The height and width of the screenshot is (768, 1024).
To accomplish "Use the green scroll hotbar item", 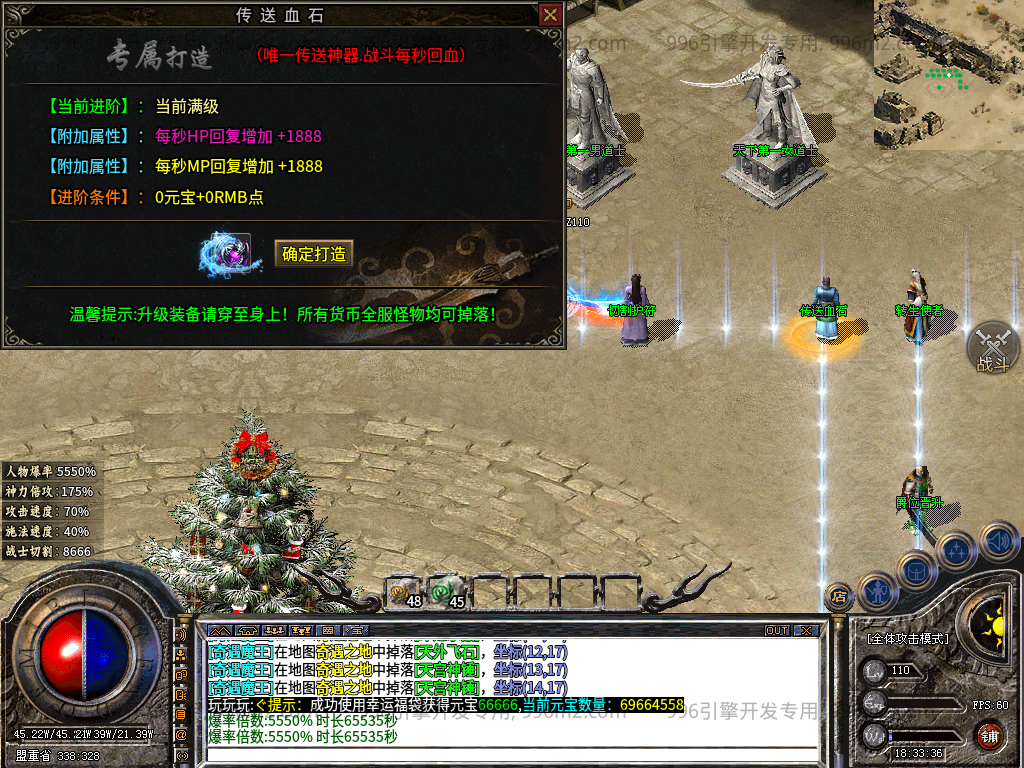I will tap(443, 593).
